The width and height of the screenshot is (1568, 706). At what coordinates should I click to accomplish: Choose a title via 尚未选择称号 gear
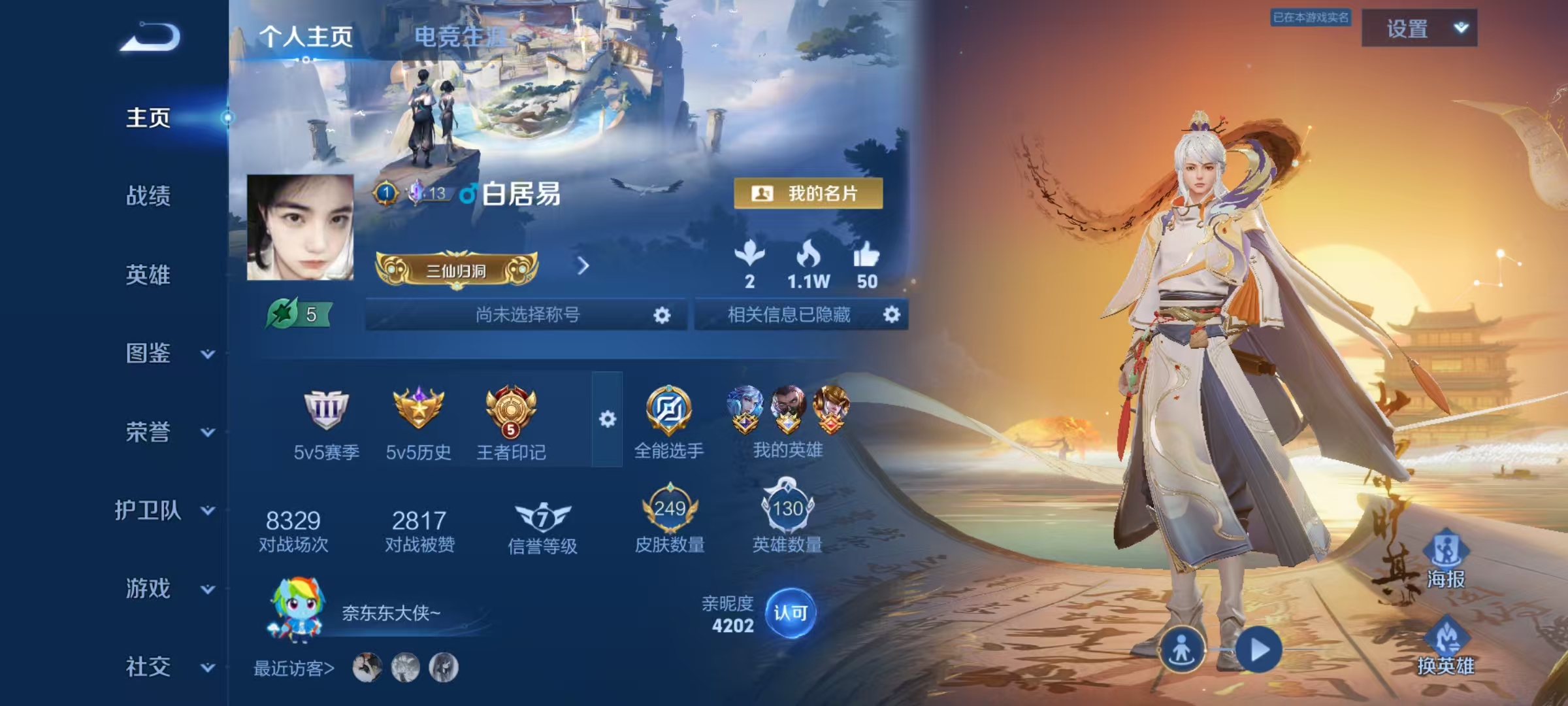(661, 316)
